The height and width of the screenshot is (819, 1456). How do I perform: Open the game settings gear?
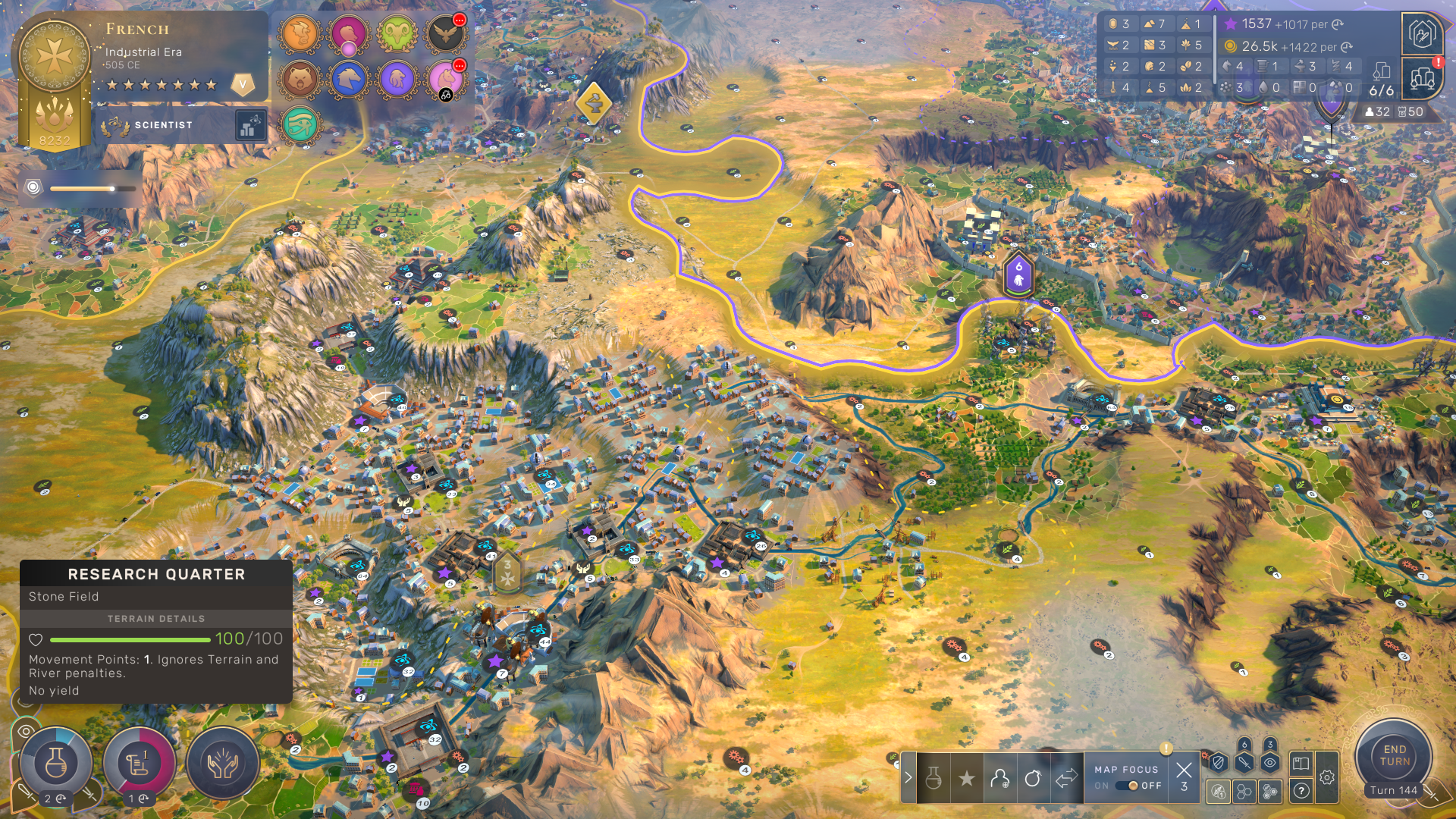tap(1327, 777)
